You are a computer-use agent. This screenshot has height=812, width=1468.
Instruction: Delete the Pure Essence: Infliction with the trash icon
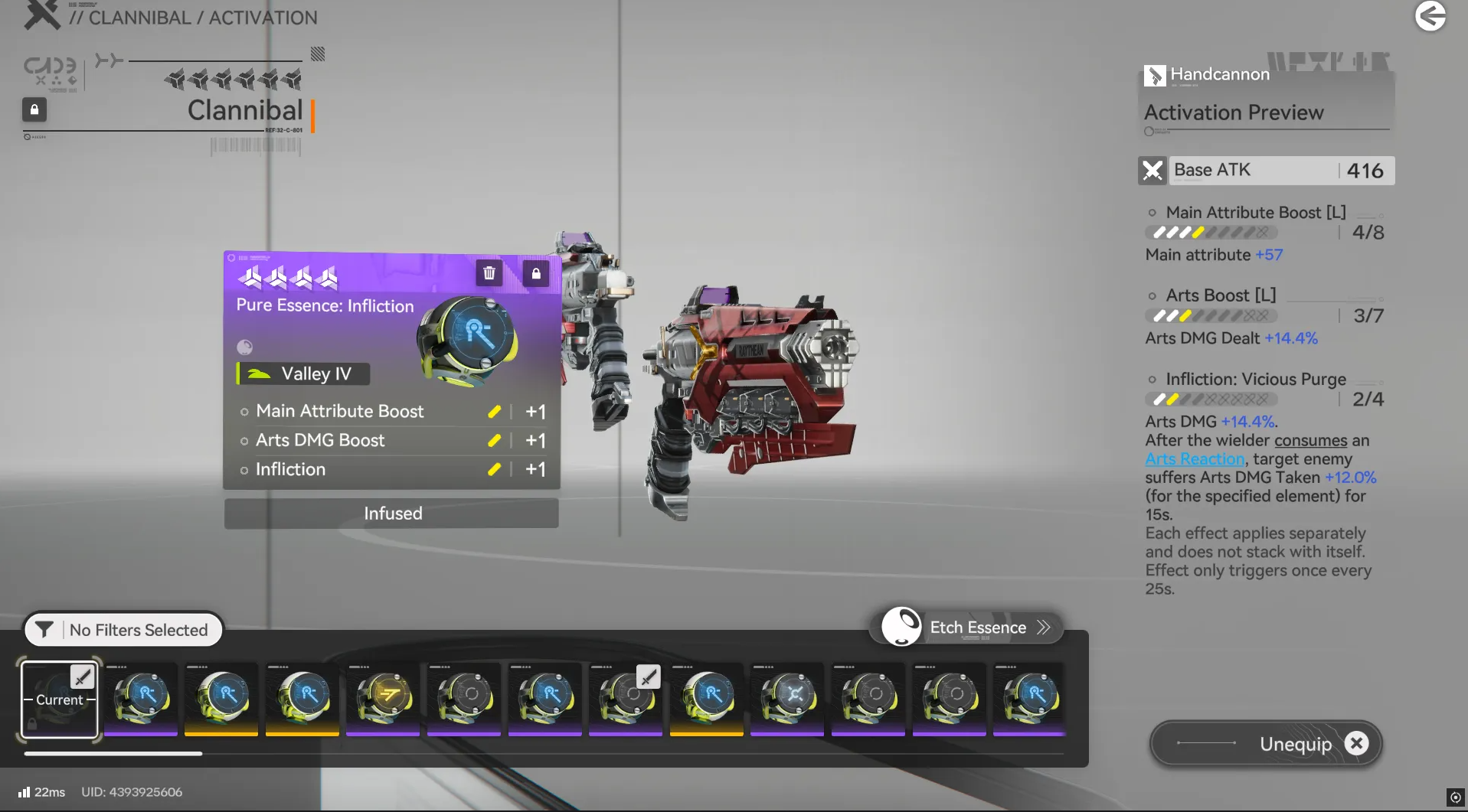coord(489,273)
